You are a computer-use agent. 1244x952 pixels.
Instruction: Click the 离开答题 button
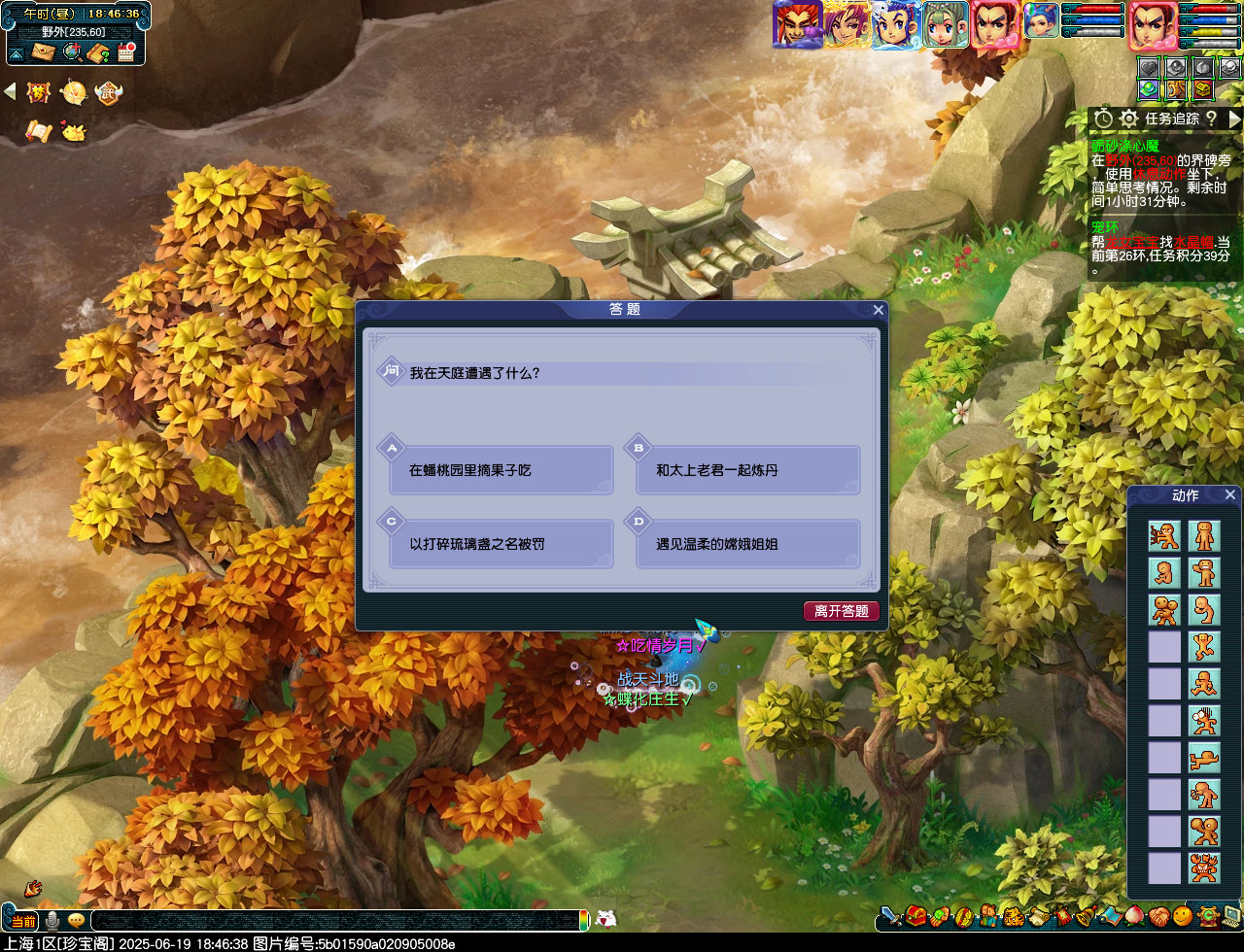(842, 611)
